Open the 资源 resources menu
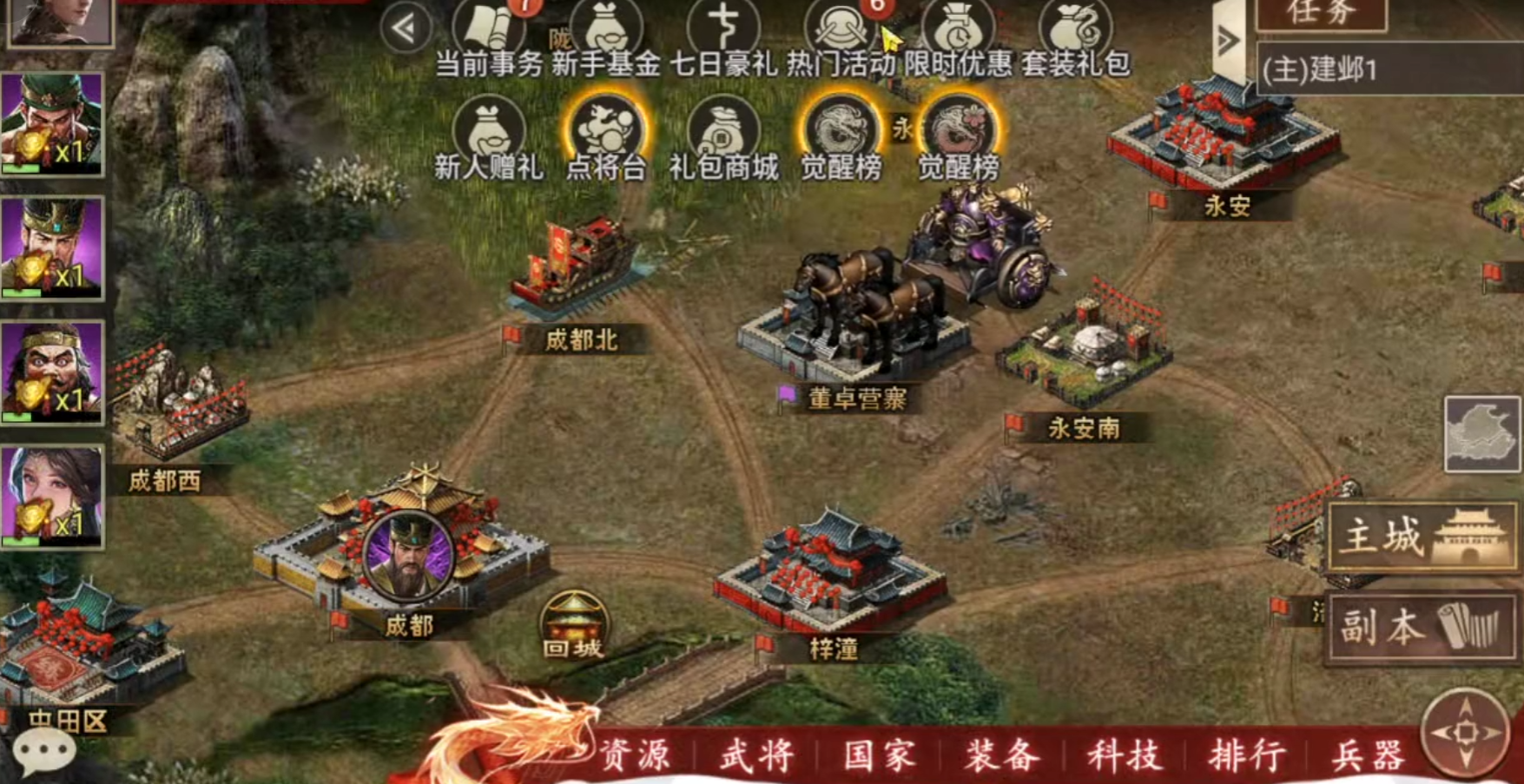The width and height of the screenshot is (1524, 784). pyautogui.click(x=636, y=756)
